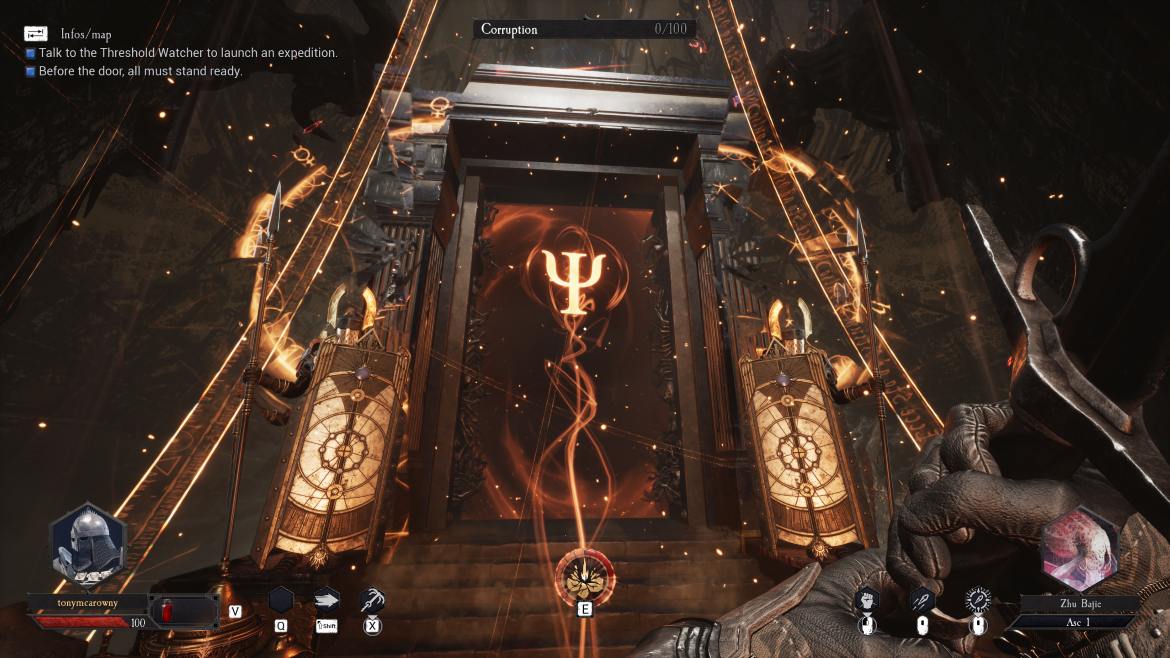Activate the glowing feather attack icon
Screen dimensions: 1170x658
(x=977, y=600)
